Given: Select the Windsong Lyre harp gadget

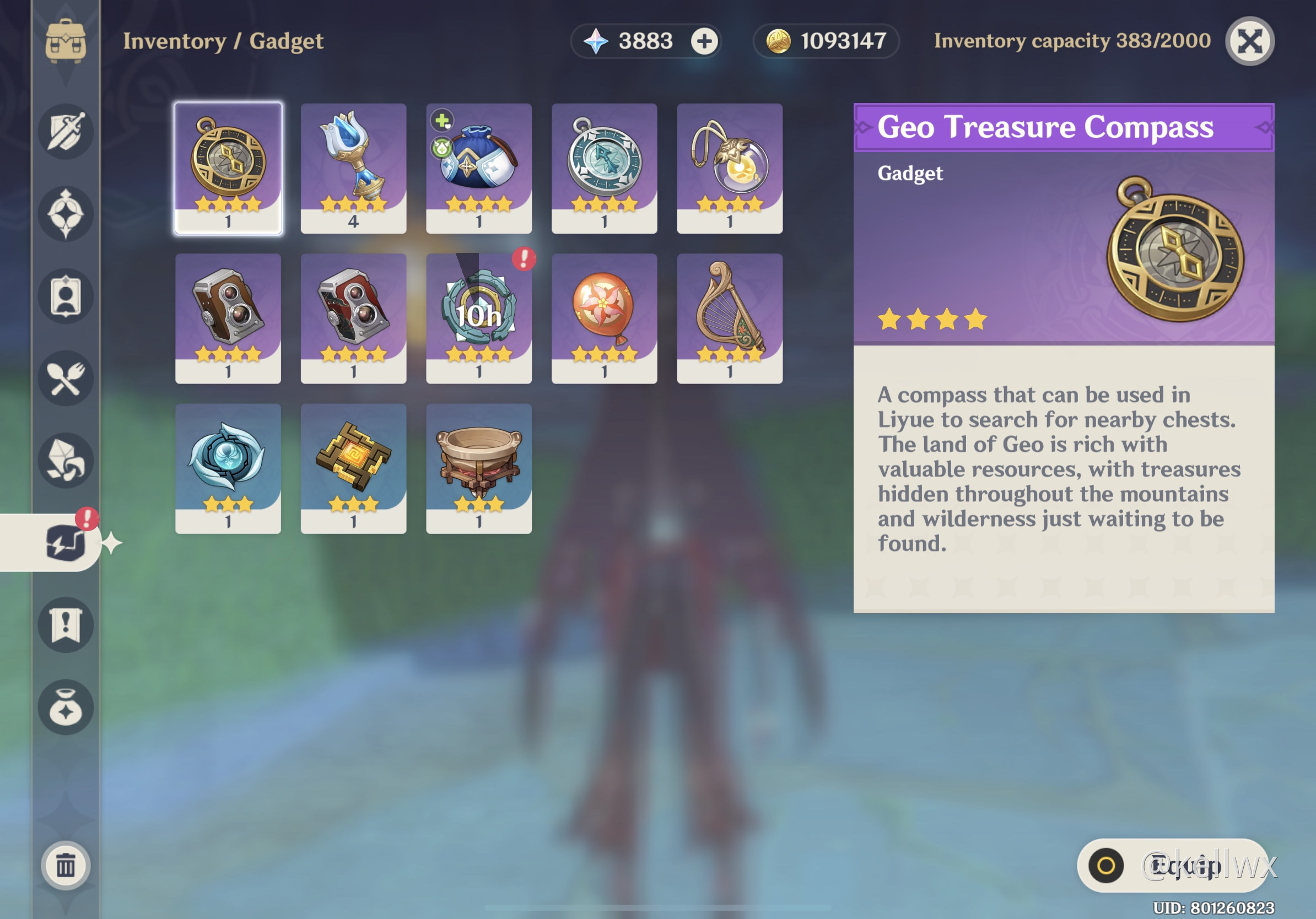Looking at the screenshot, I should click(x=730, y=318).
